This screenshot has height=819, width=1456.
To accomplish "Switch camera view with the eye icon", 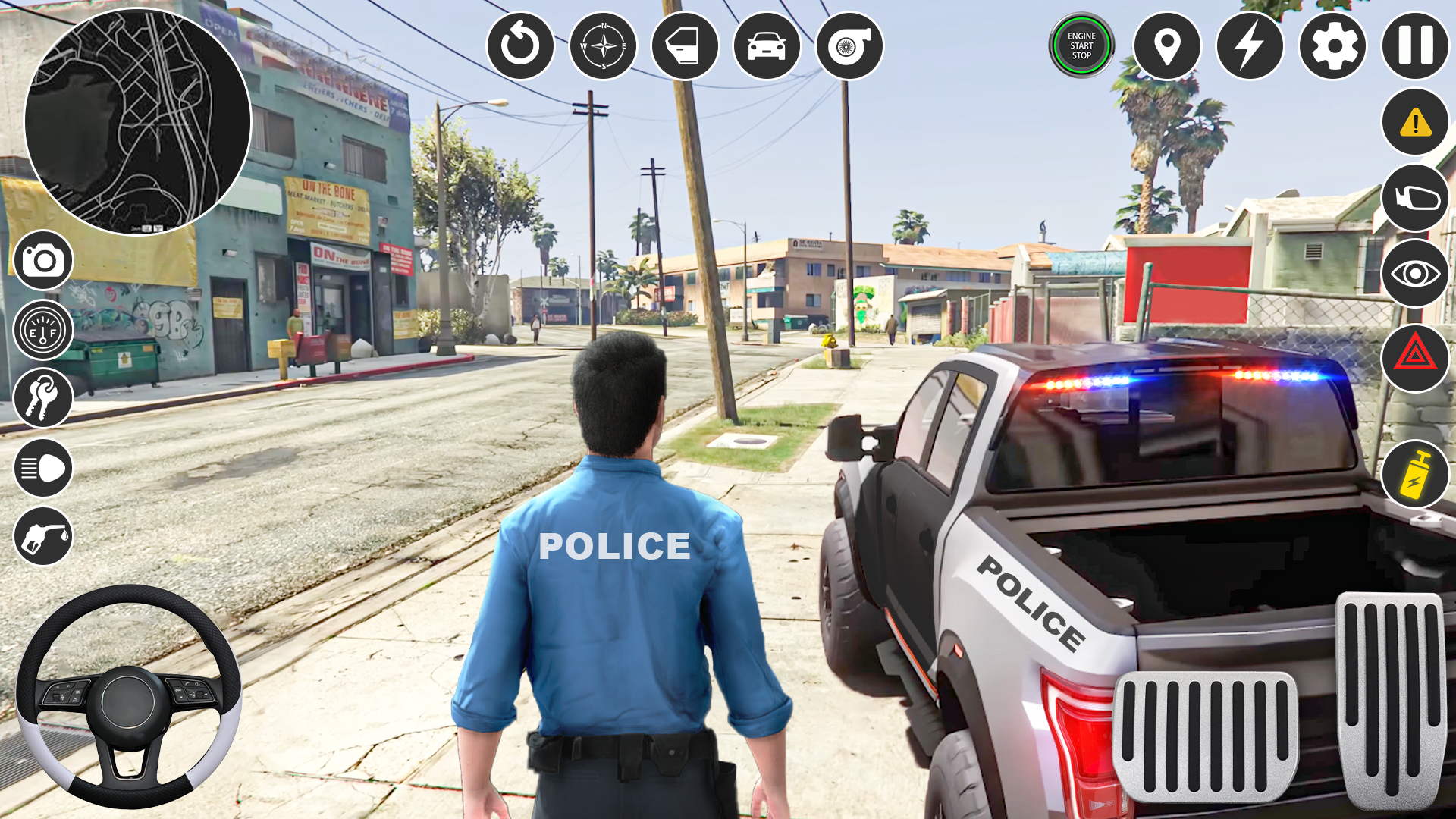I will click(x=1414, y=269).
